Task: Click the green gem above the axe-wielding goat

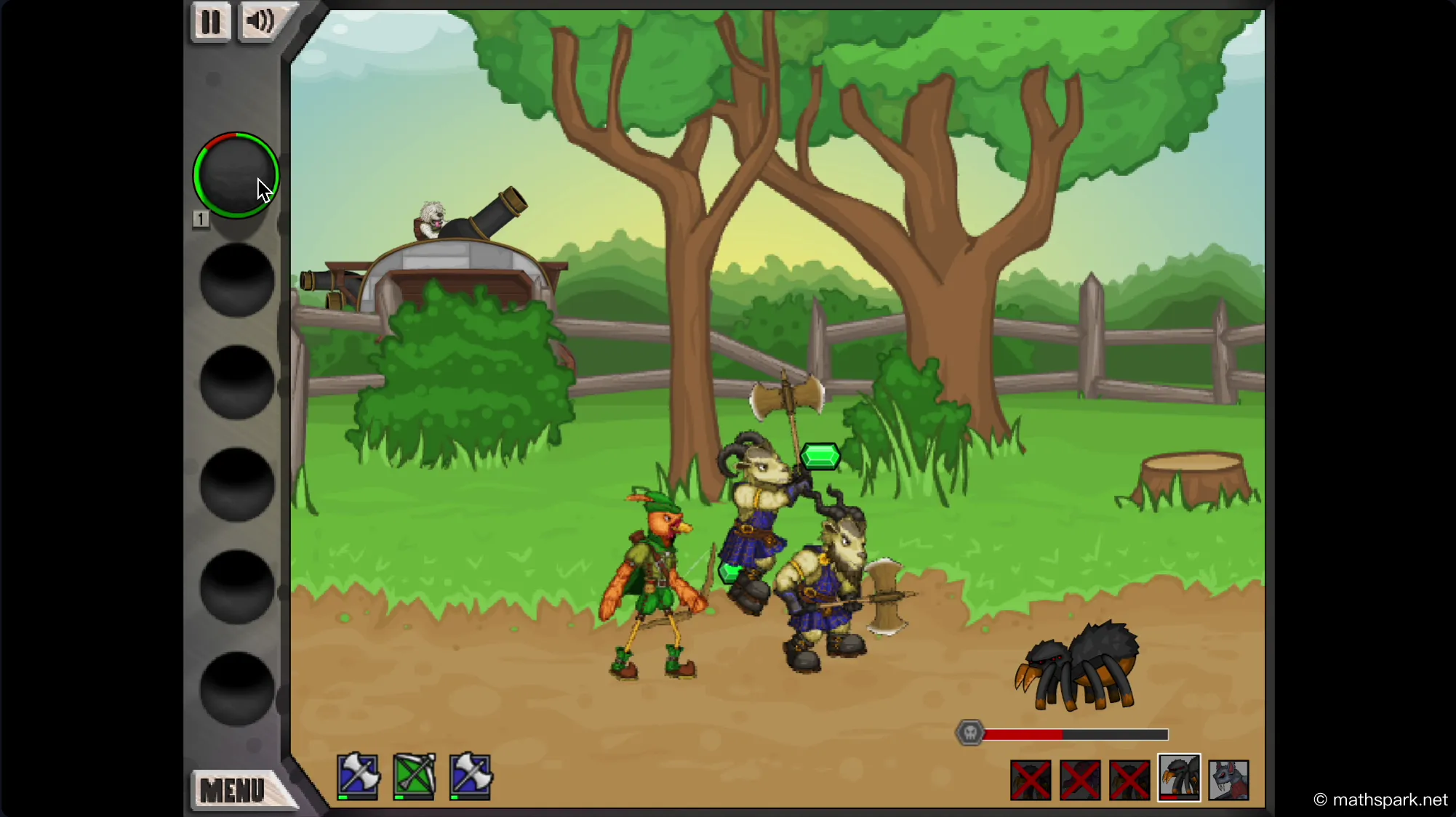Action: 820,455
